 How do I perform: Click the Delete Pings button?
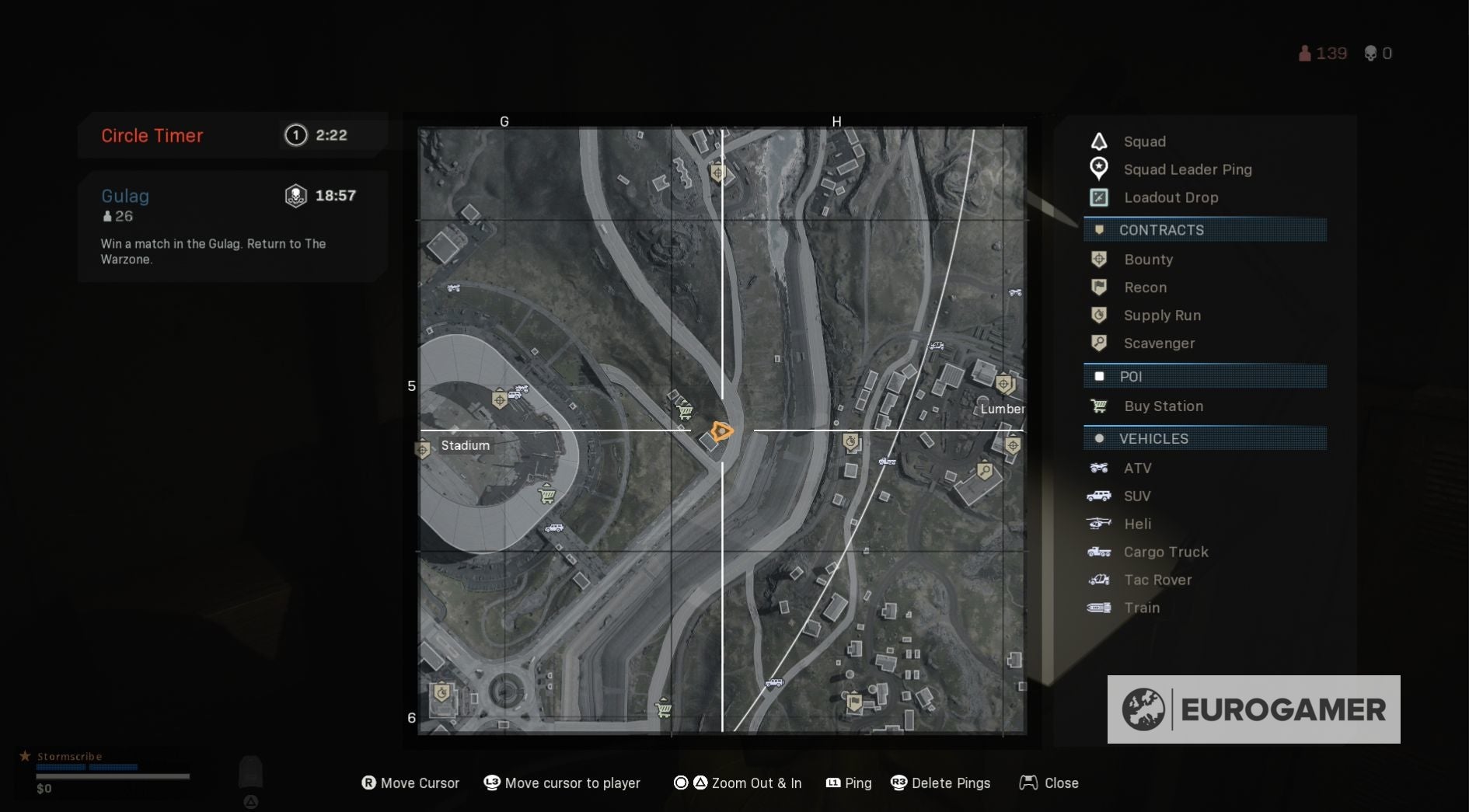tap(941, 783)
